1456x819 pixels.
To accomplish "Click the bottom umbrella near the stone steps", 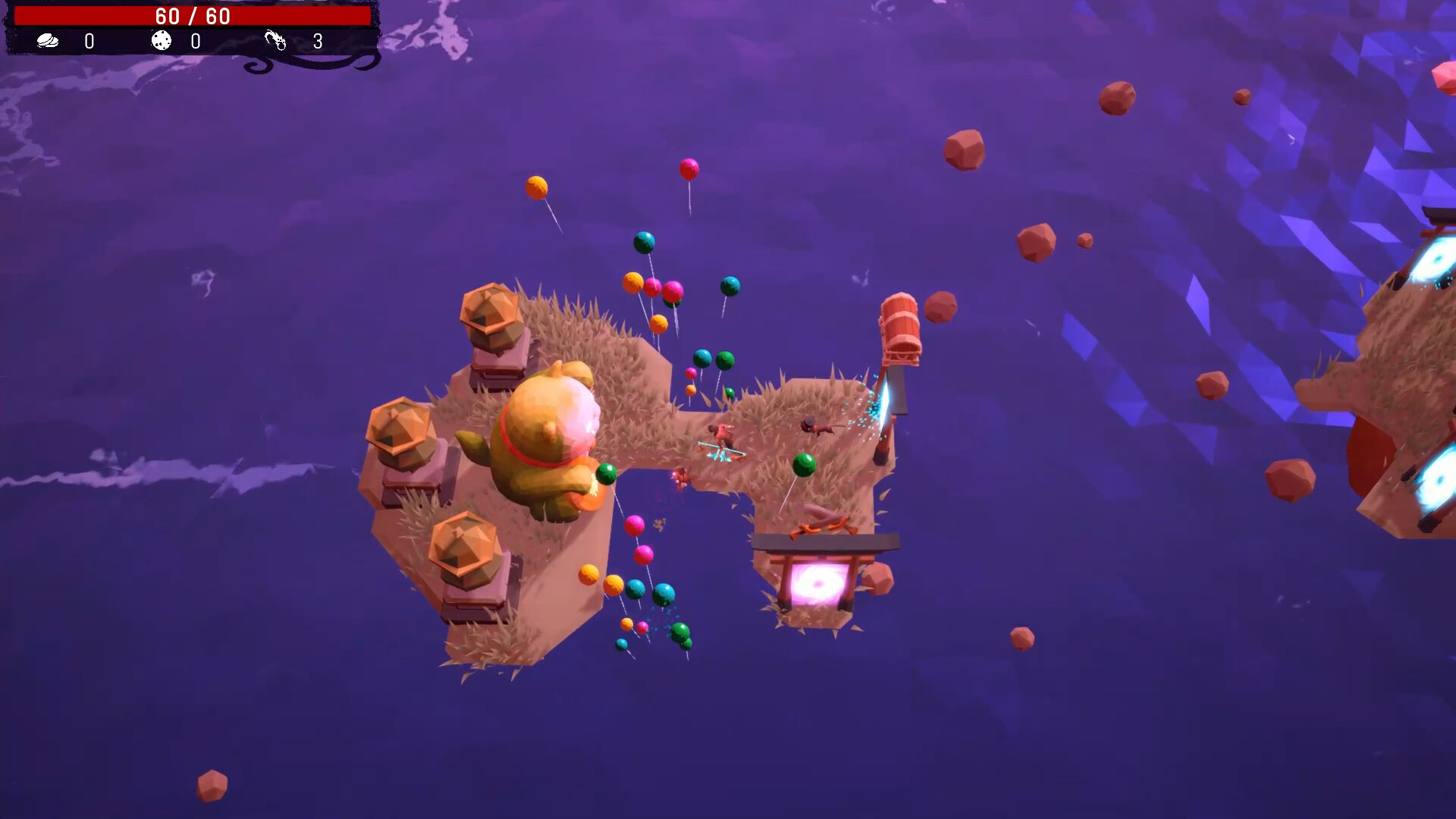I will [464, 544].
